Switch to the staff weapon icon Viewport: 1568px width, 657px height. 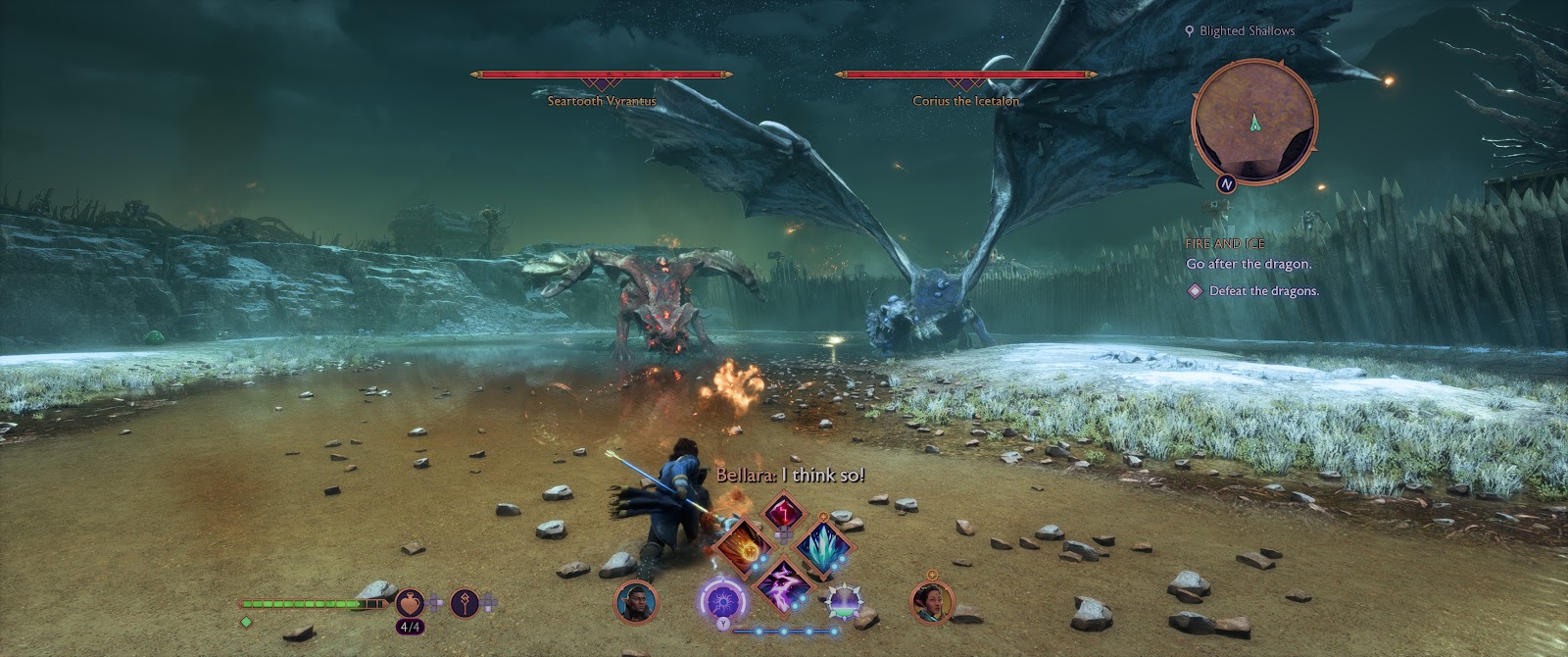point(465,603)
